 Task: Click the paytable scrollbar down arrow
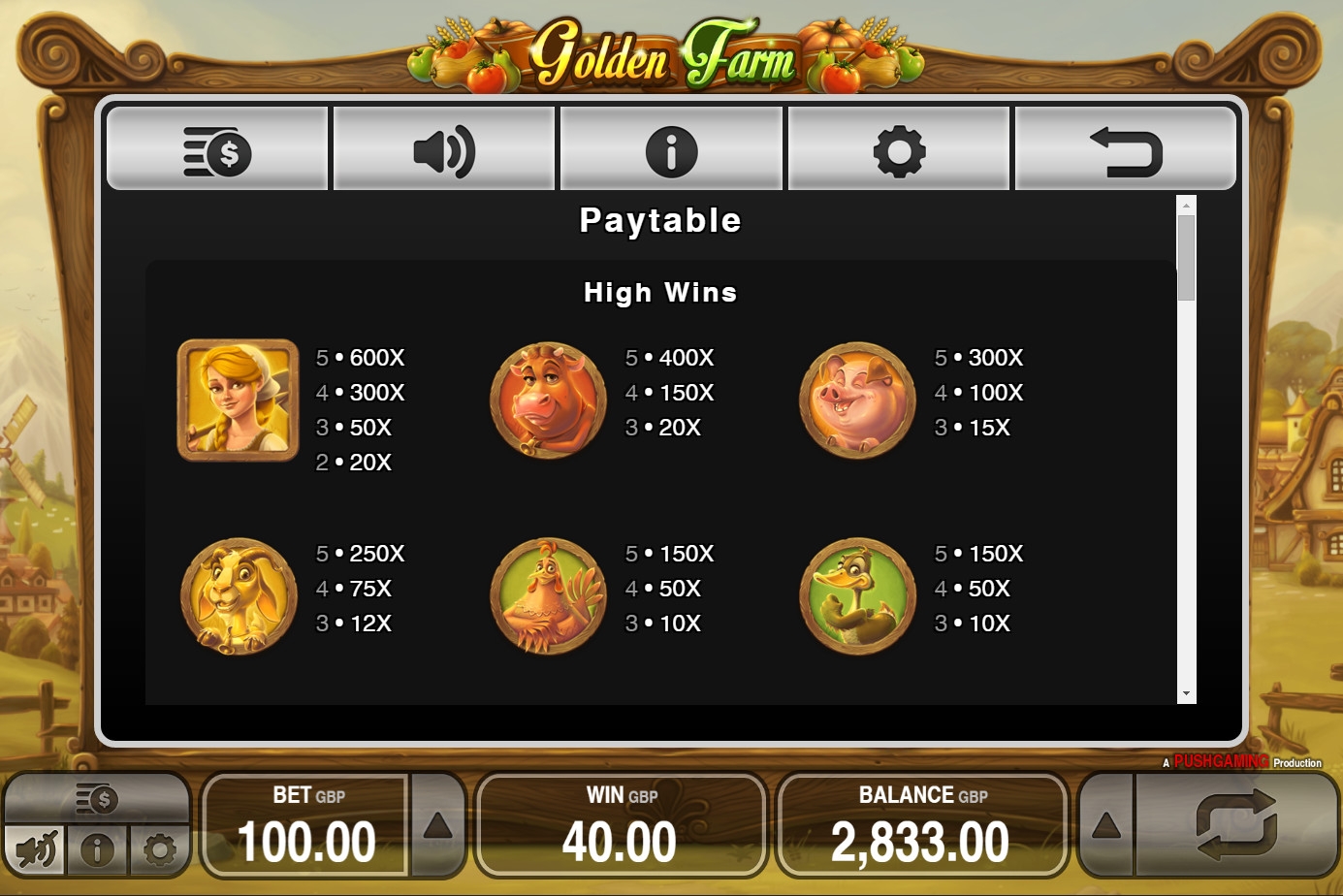pyautogui.click(x=1186, y=694)
